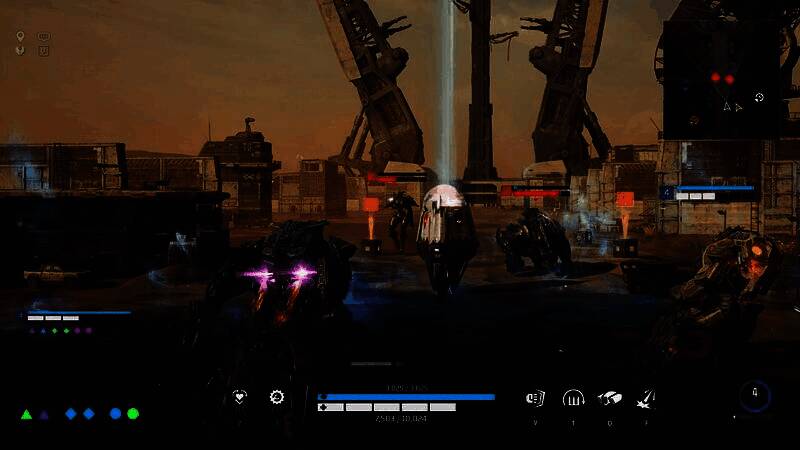800x450 pixels.
Task: Fire the rocket strike ability icon
Action: 646,398
